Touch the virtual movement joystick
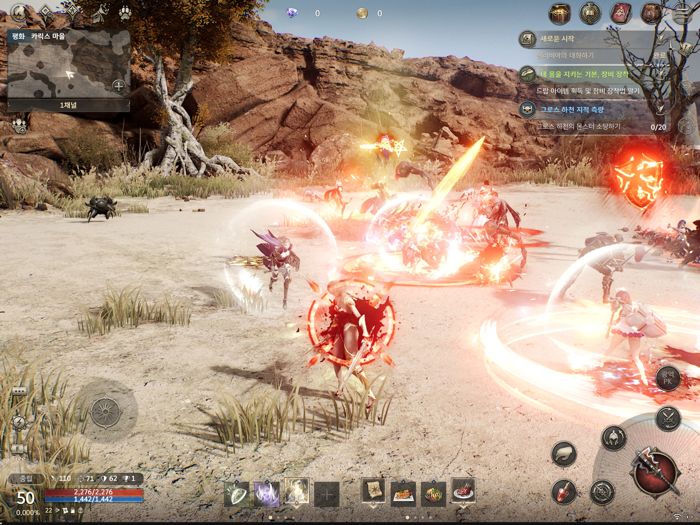This screenshot has height=525, width=700. [x=105, y=410]
